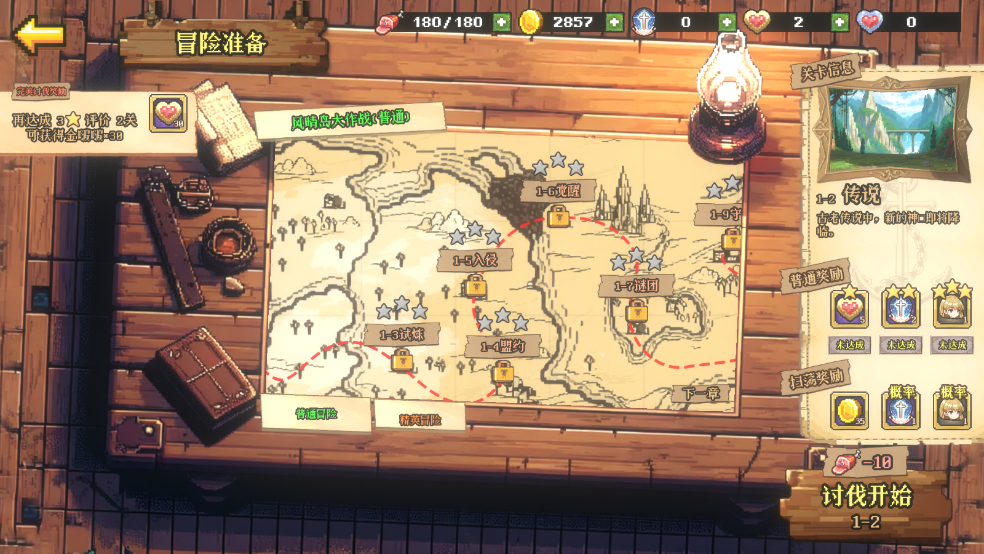Inspect the three-star character reward

951,310
